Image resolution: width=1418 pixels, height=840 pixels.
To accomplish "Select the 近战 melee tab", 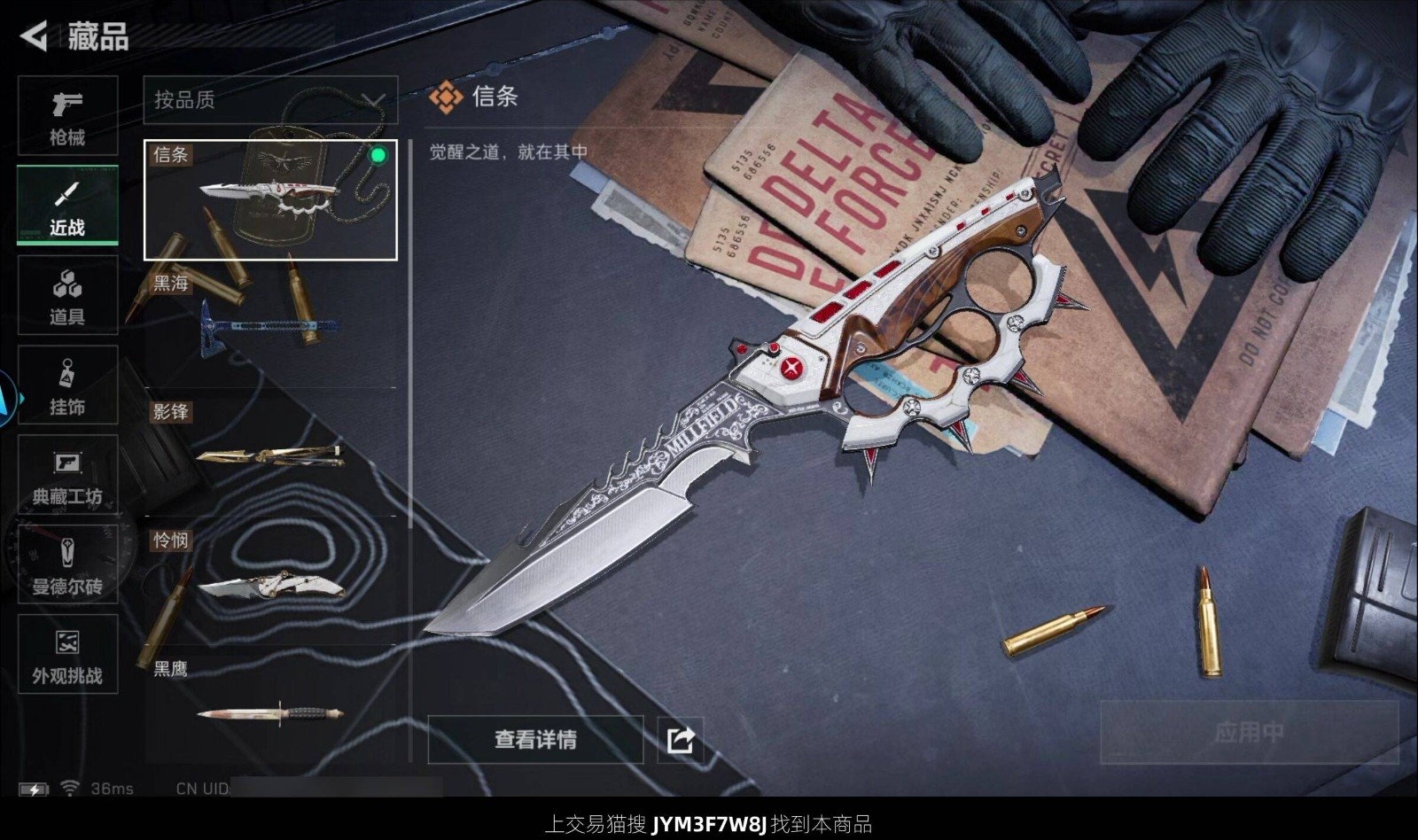I will click(67, 206).
